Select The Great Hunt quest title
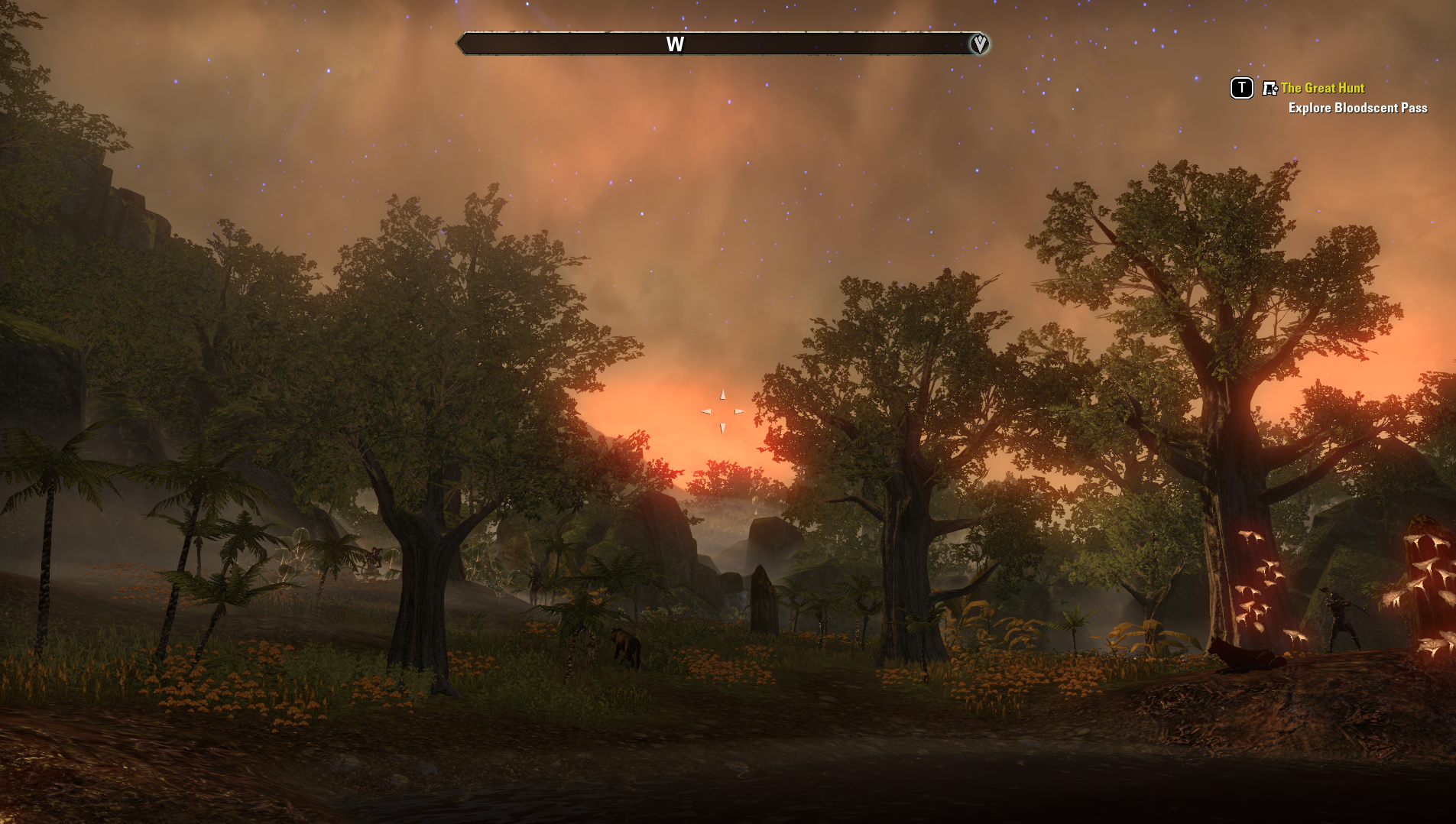Viewport: 1456px width, 824px height. (x=1322, y=88)
